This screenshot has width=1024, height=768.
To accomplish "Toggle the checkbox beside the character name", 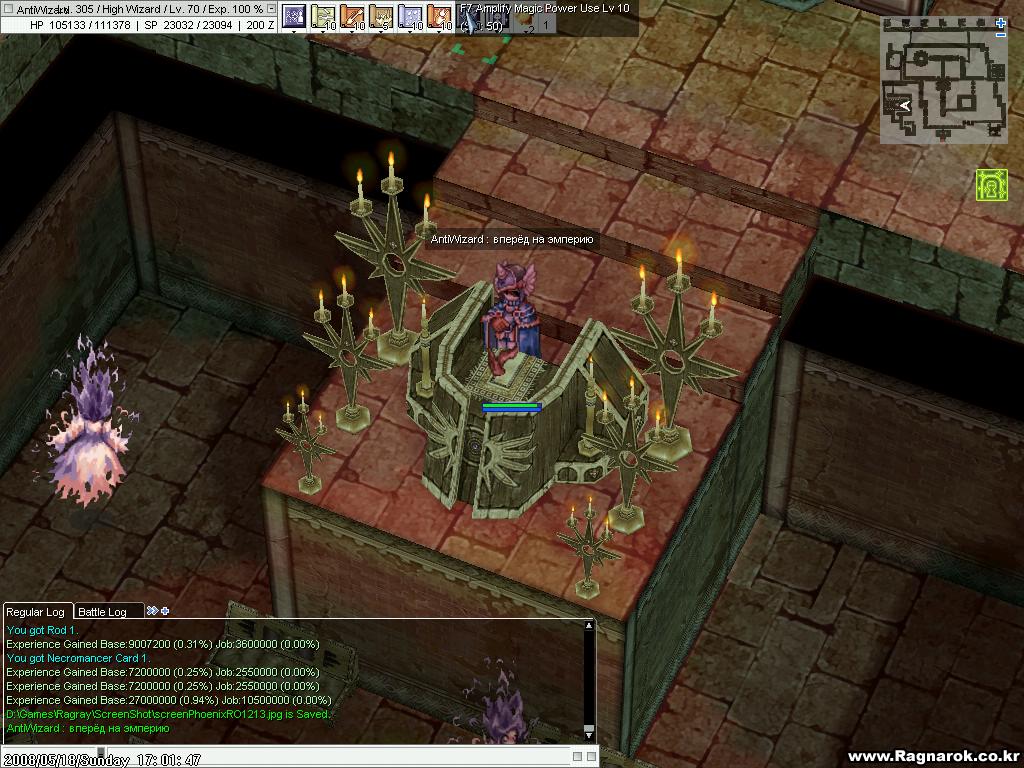I will [x=9, y=9].
